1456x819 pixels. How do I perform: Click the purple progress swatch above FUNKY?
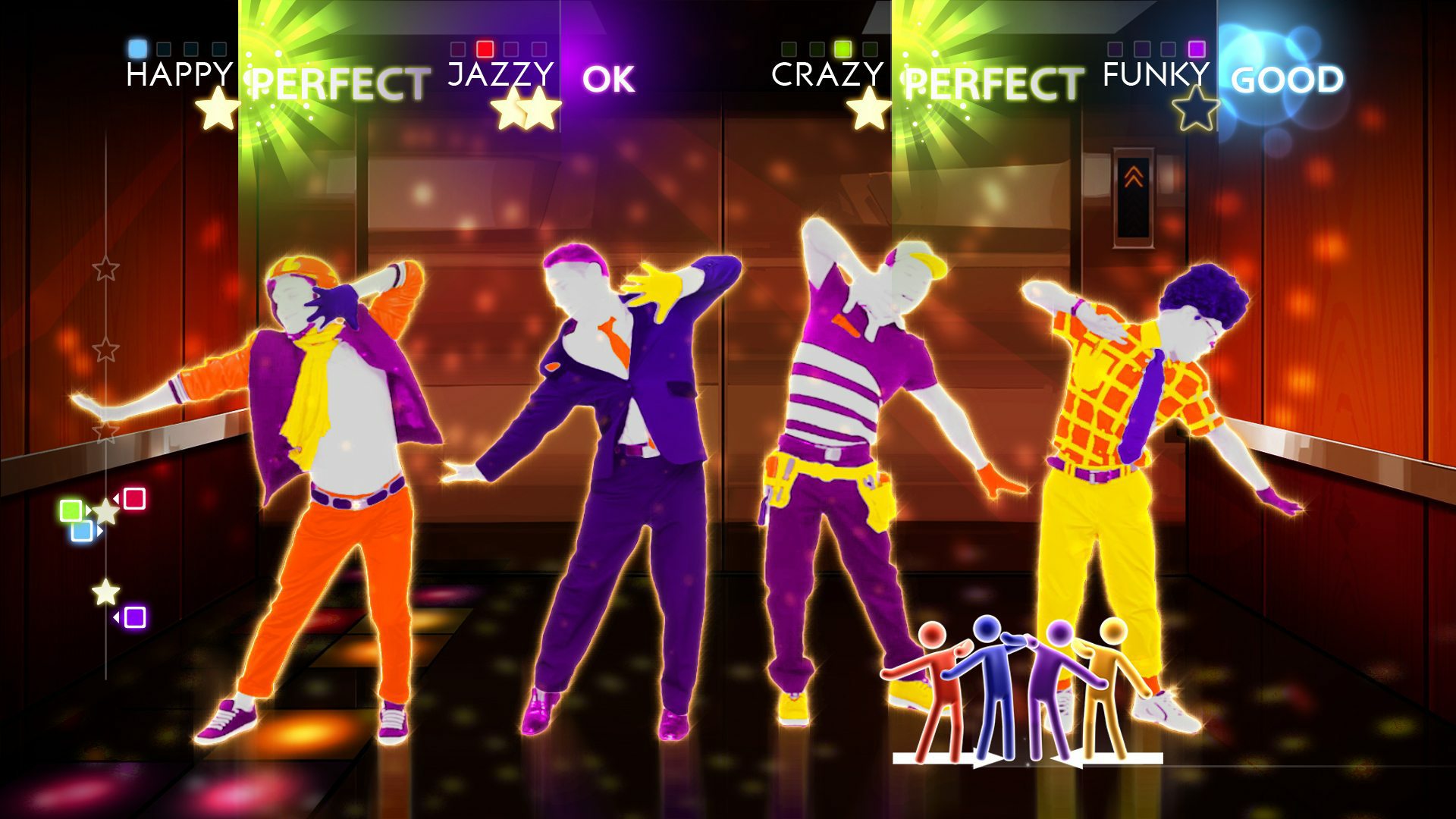coord(1197,49)
